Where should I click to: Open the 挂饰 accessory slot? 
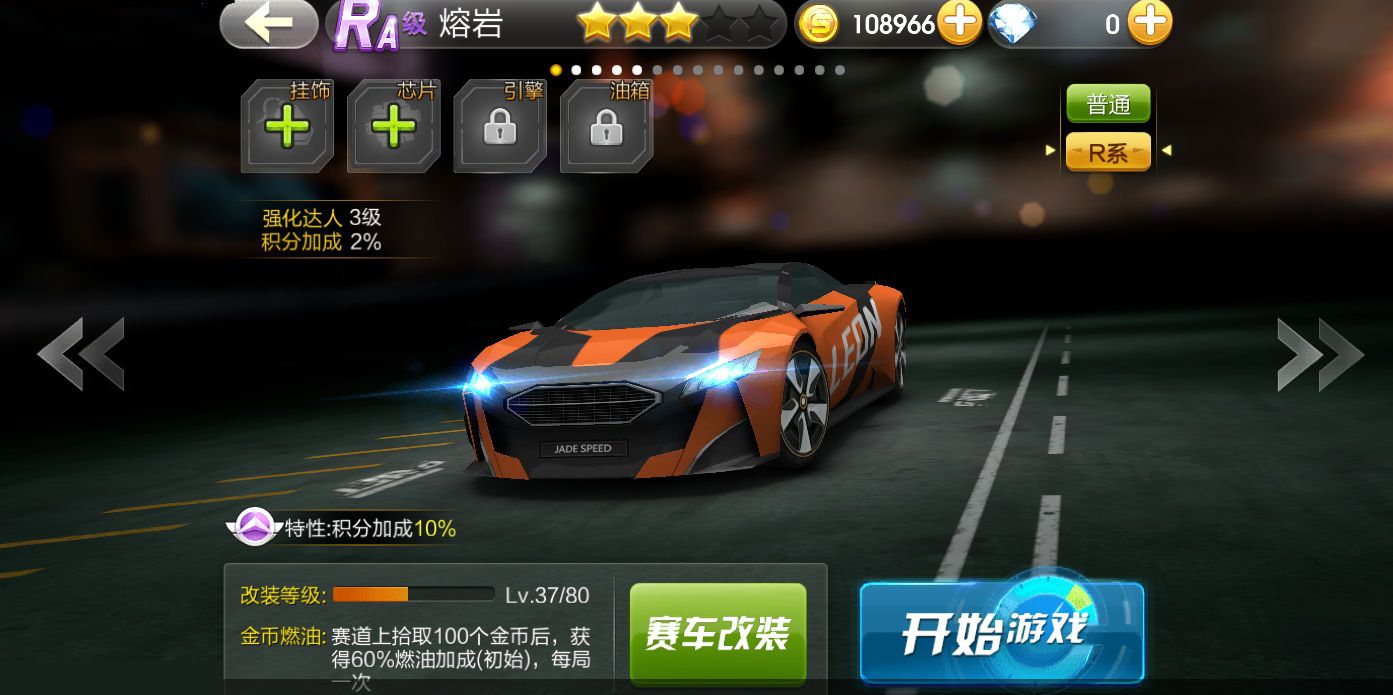click(287, 127)
